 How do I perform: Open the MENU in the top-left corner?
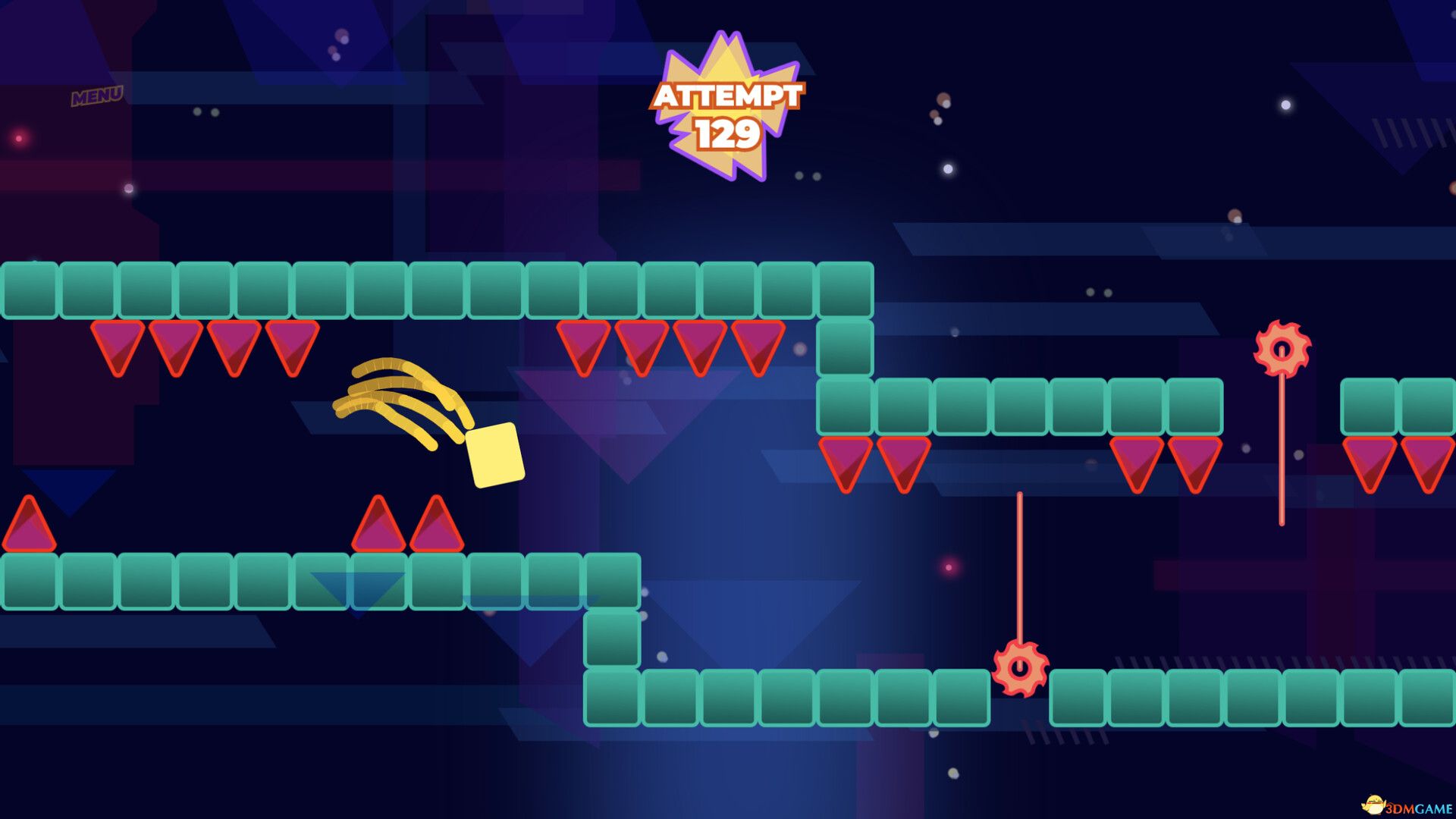(x=97, y=95)
